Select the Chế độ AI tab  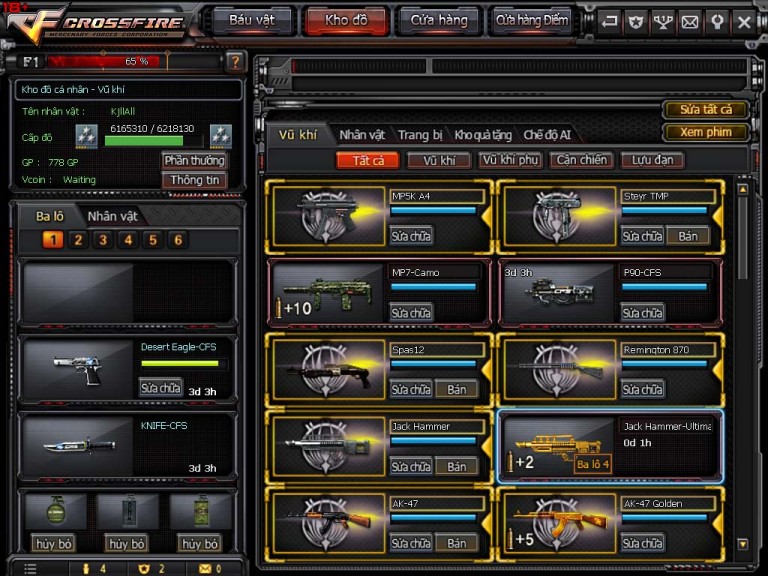coord(547,135)
